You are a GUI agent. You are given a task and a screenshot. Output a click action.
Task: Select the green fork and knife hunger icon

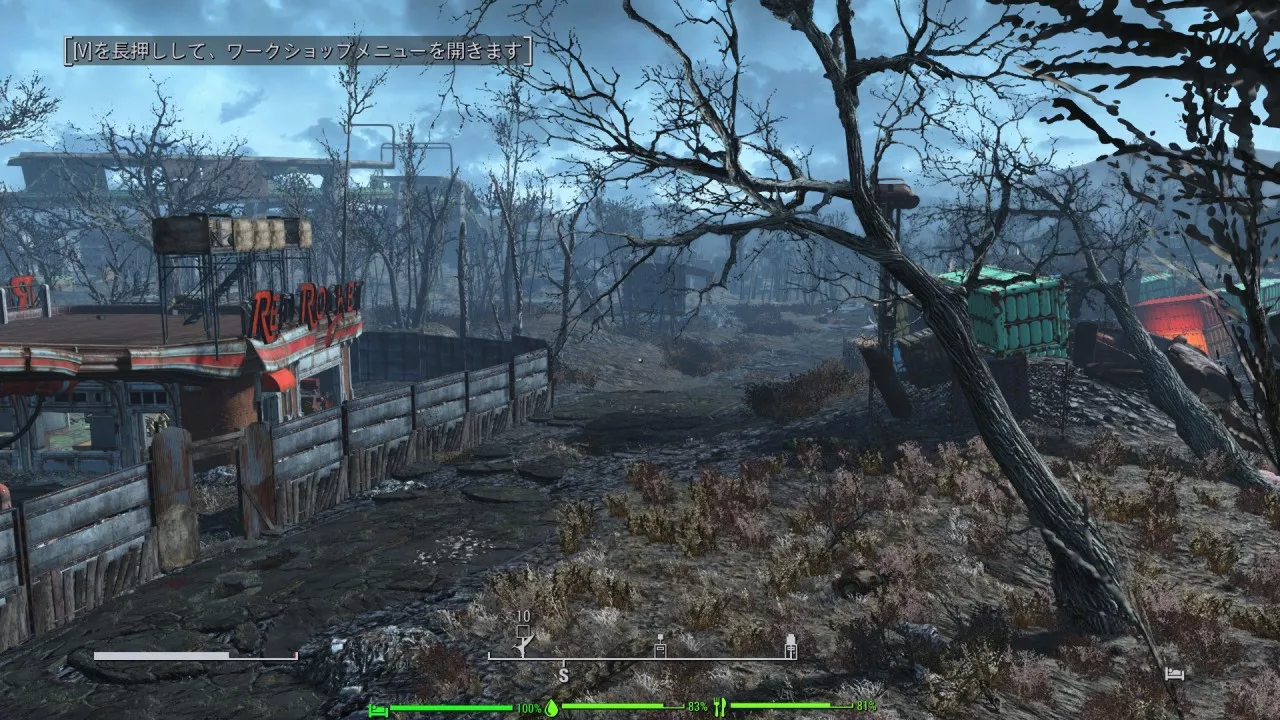coord(719,708)
